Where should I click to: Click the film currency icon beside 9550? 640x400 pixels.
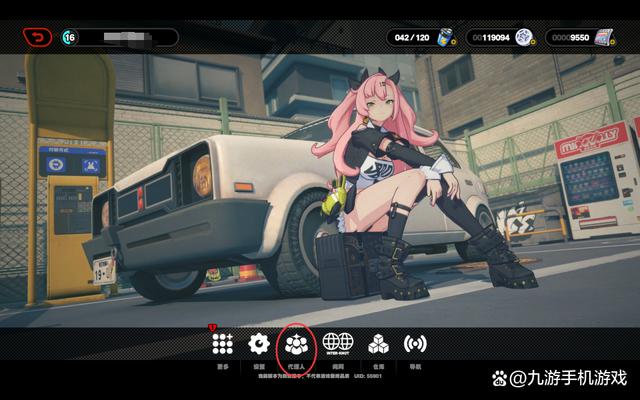coord(603,38)
